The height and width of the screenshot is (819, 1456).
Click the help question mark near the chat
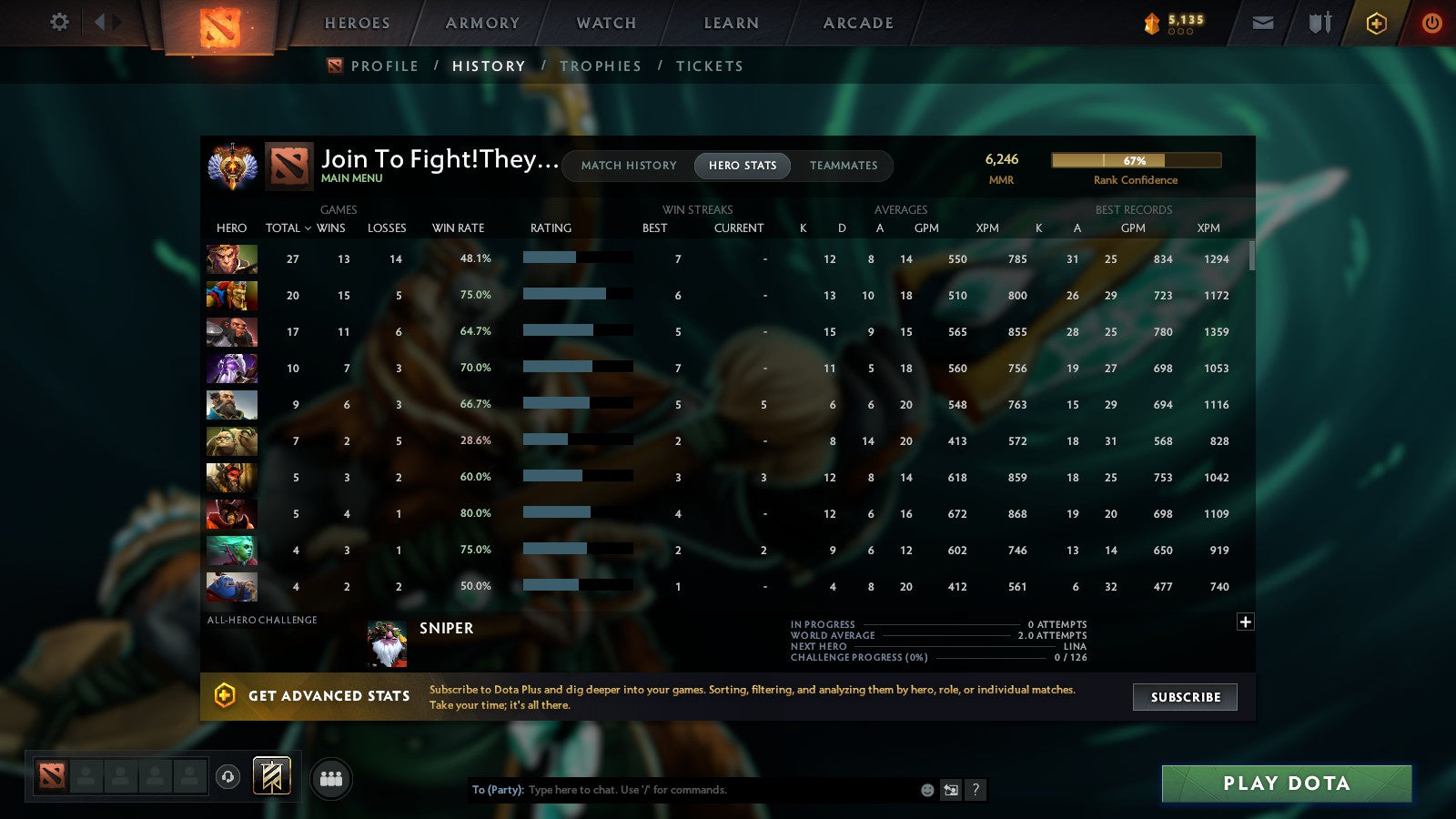click(x=976, y=790)
